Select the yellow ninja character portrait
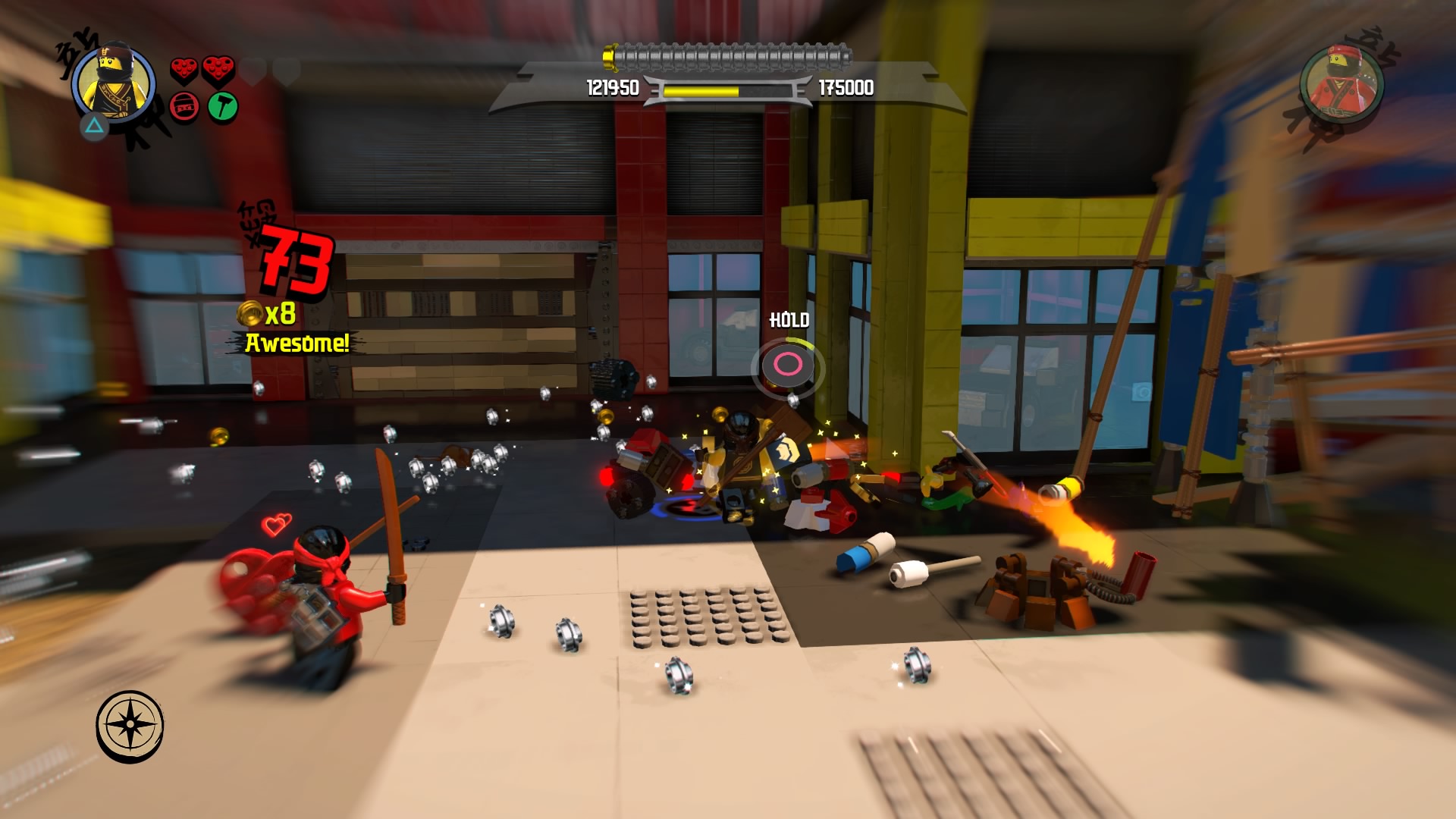 (x=114, y=83)
